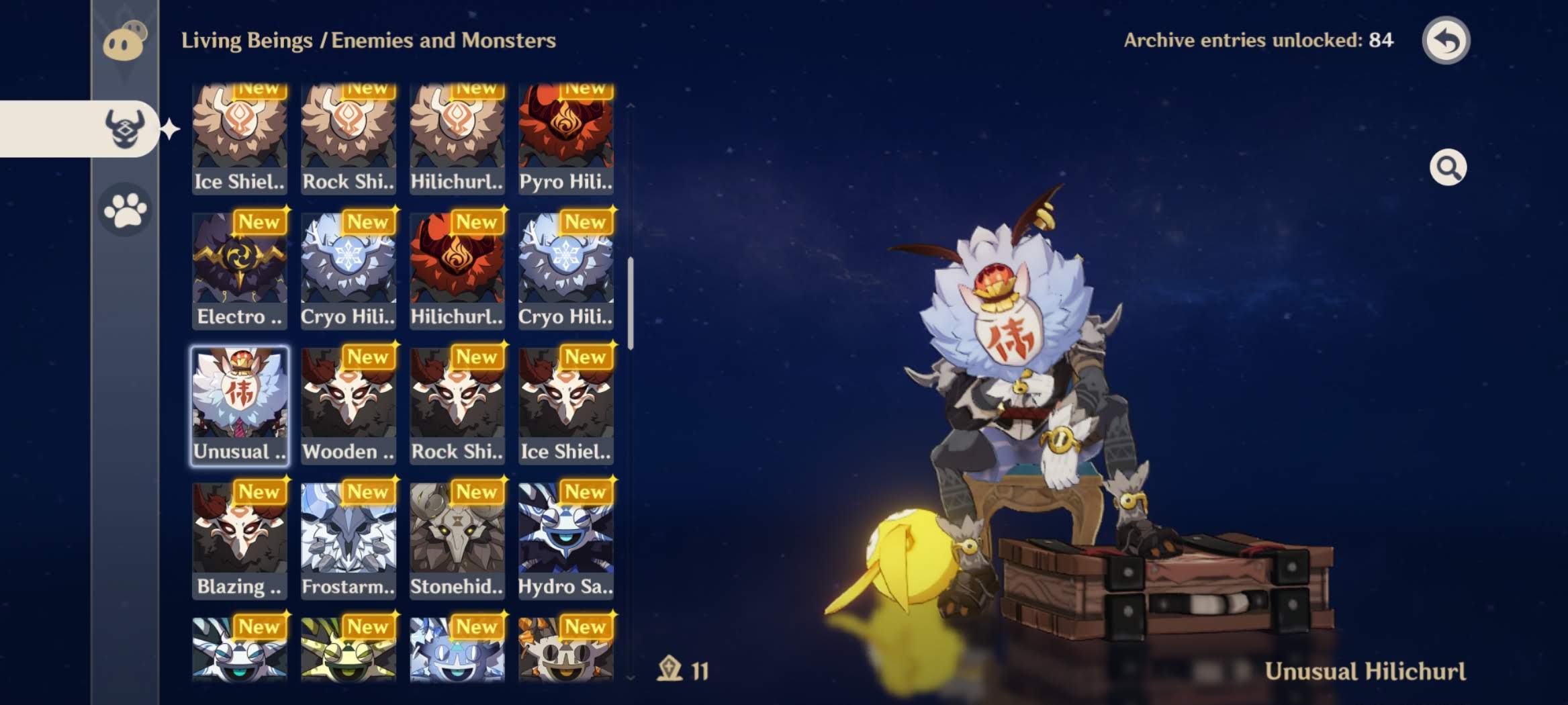
Task: Go back using the return arrow button
Action: point(1446,40)
